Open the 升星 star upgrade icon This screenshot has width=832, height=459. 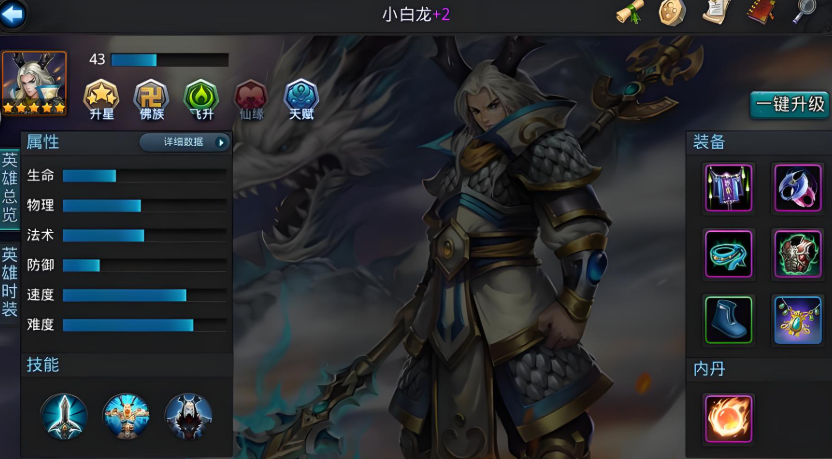(x=101, y=97)
